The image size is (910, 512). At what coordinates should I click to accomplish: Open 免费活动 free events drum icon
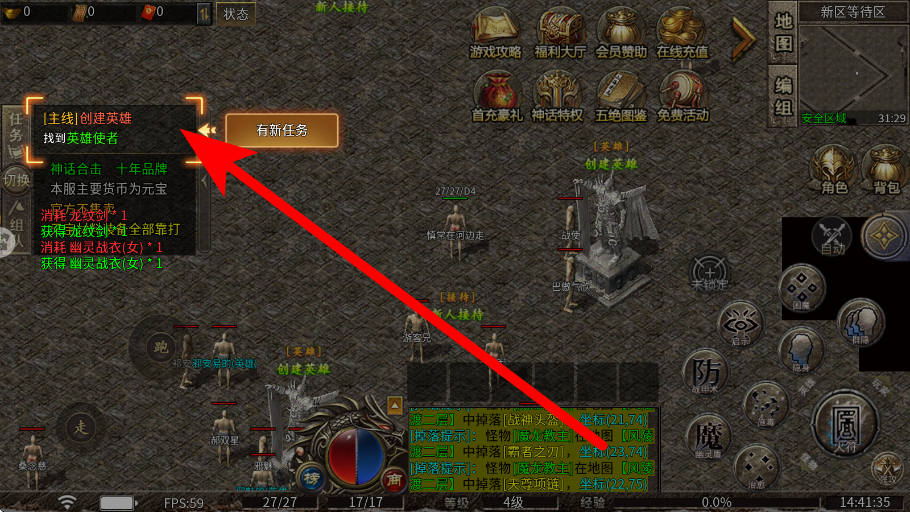pos(683,93)
